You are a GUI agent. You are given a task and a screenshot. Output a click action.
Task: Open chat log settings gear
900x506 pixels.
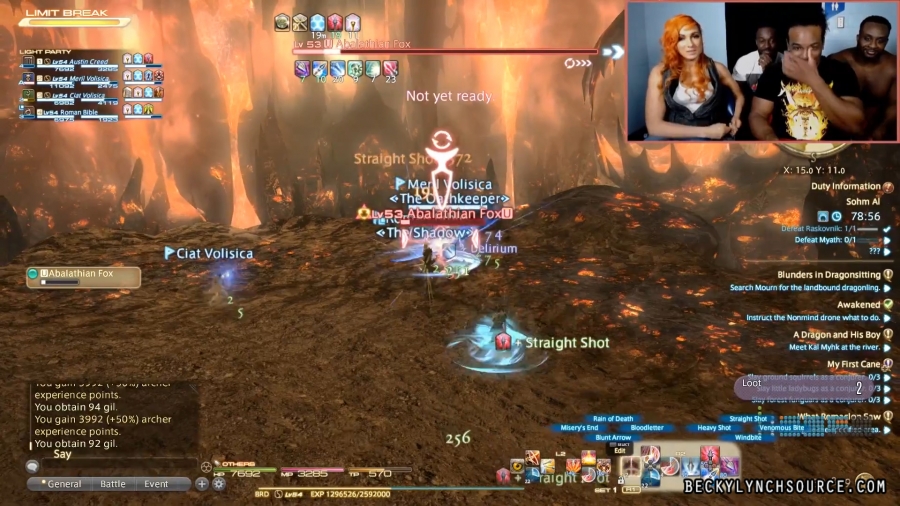tap(218, 484)
